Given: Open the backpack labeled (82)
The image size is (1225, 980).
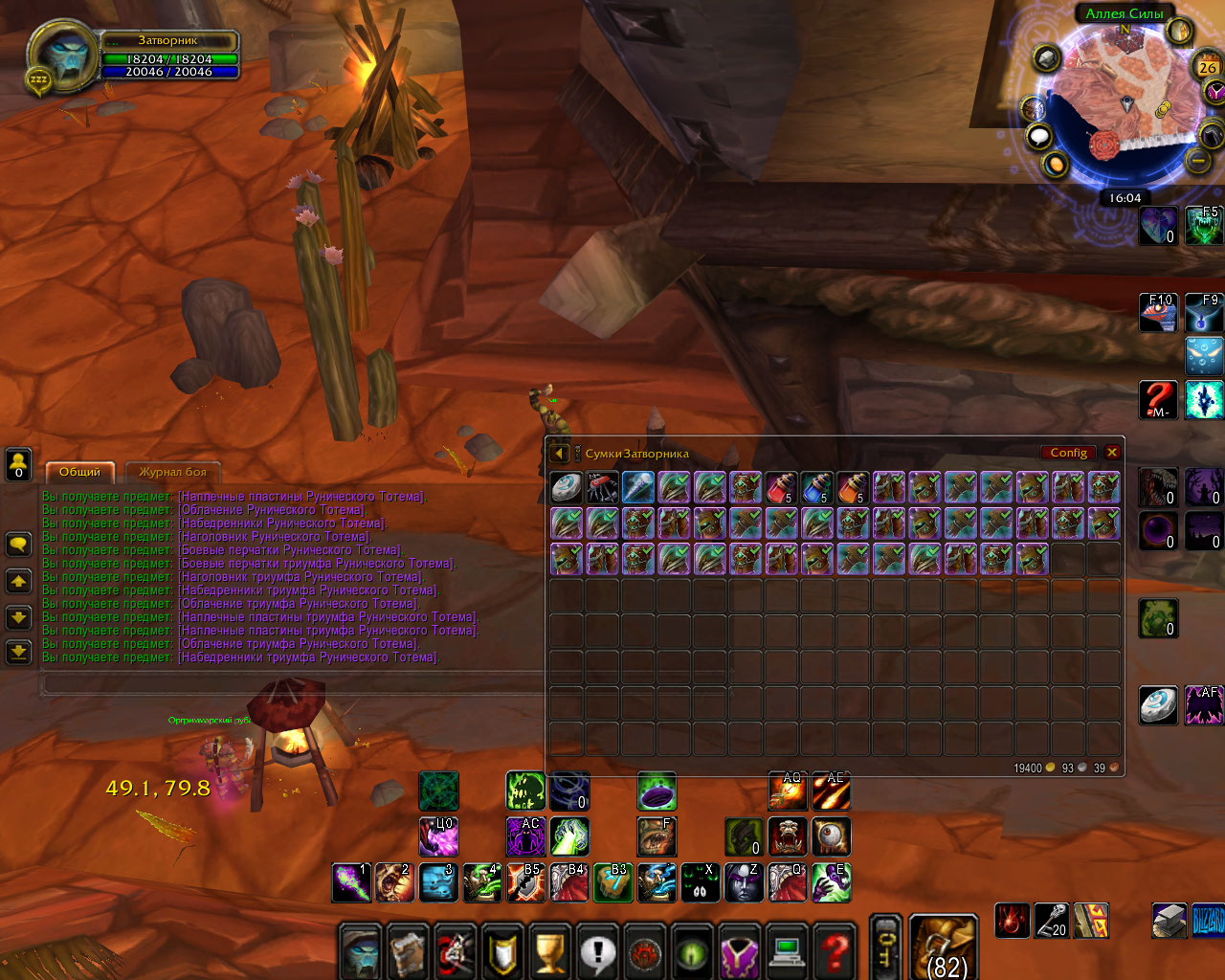Looking at the screenshot, I should (943, 947).
